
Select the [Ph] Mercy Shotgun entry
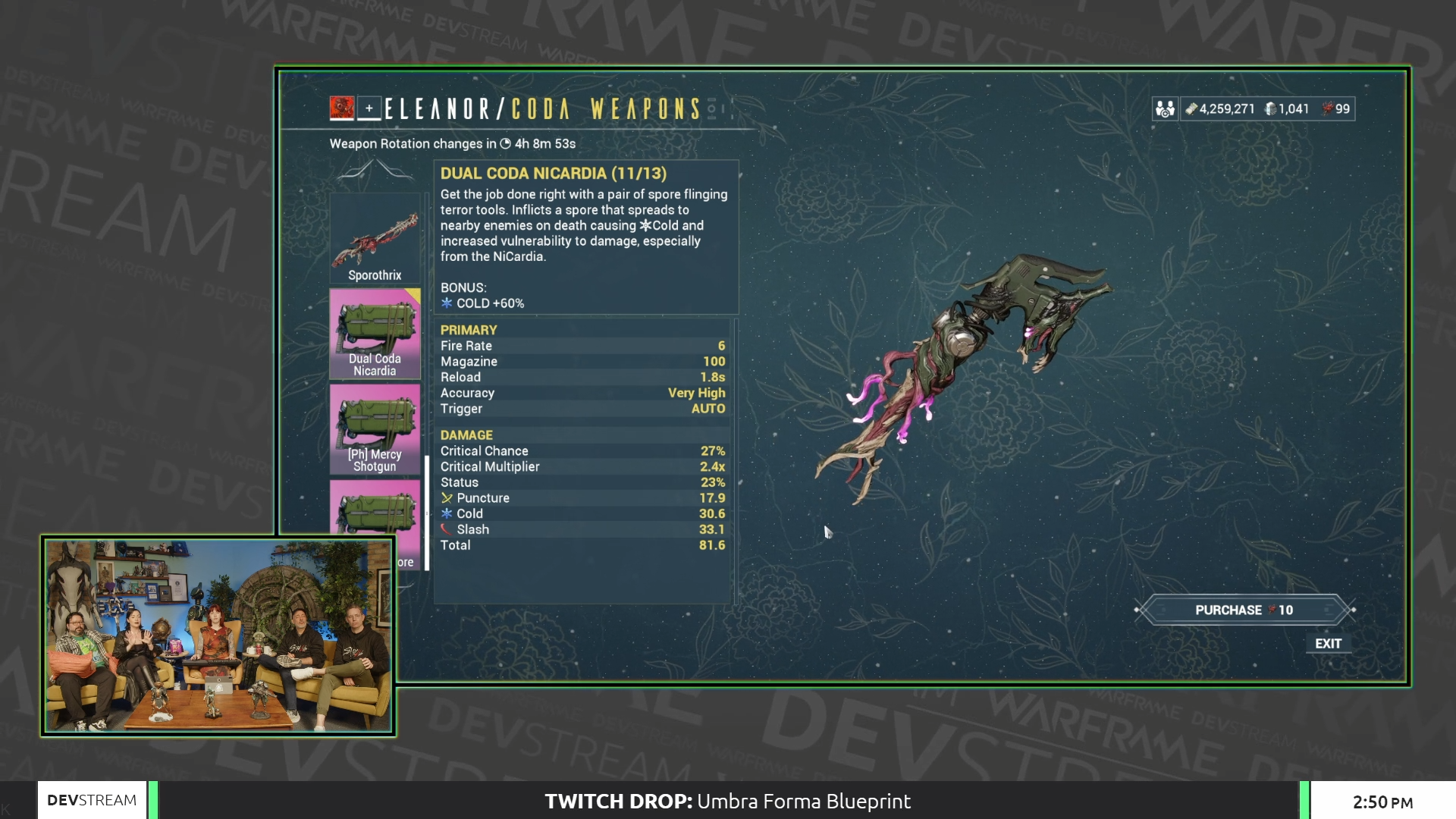coord(375,428)
